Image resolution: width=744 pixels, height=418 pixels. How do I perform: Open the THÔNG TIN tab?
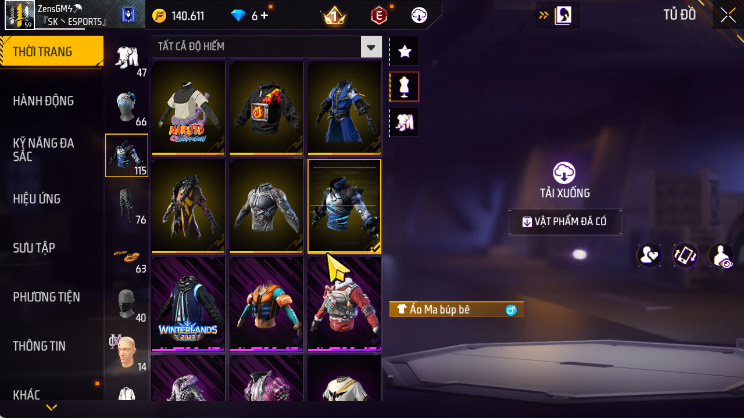click(39, 346)
